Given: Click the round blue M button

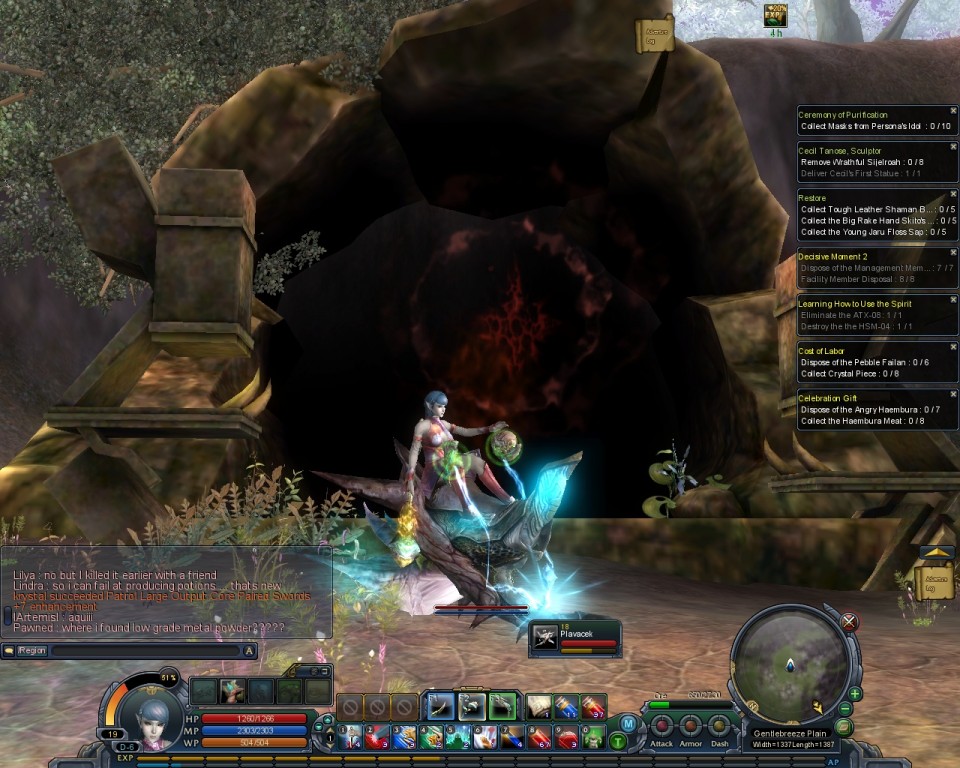Looking at the screenshot, I should pyautogui.click(x=628, y=723).
